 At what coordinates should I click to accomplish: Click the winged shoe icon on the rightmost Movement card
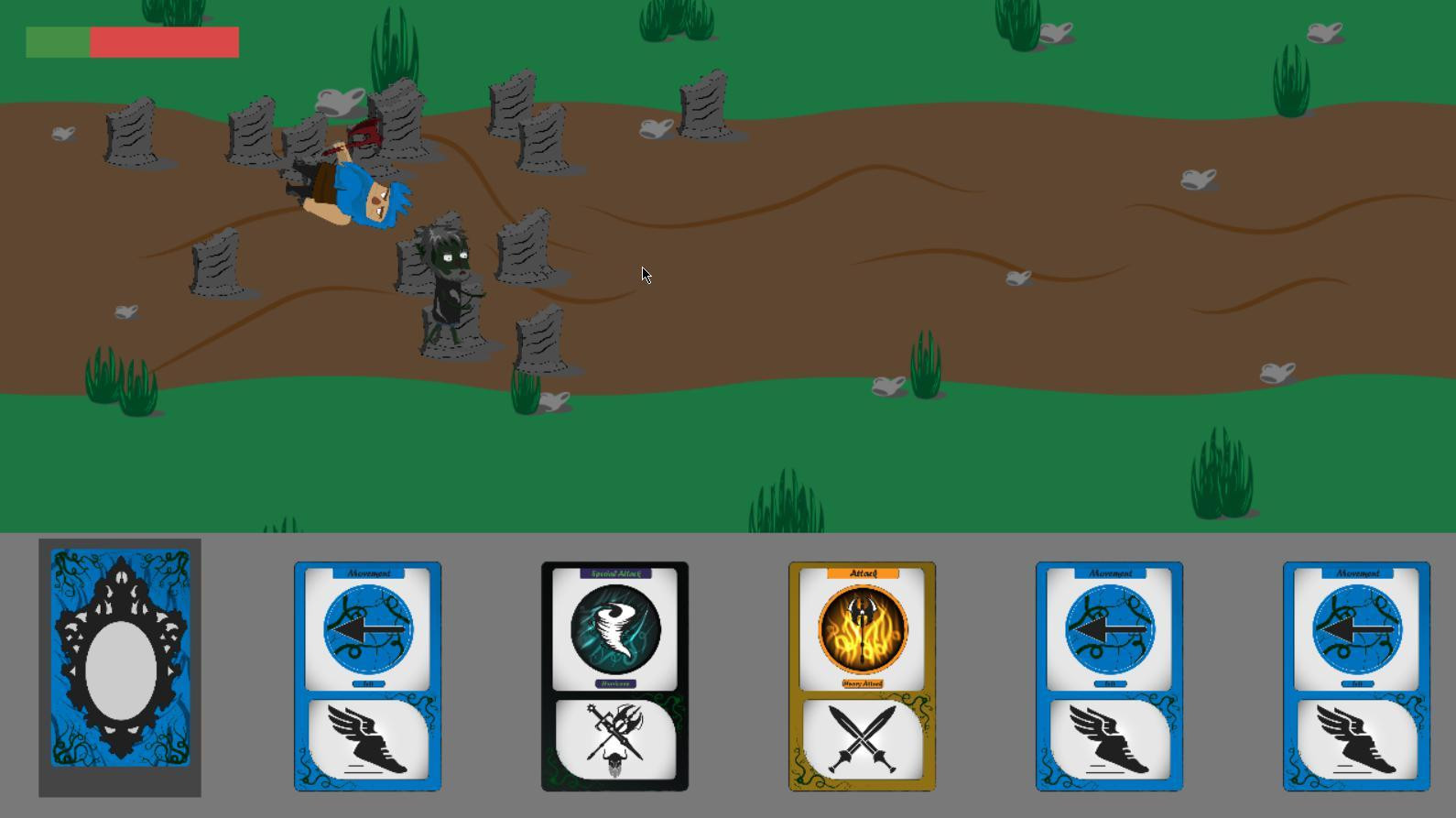(1357, 738)
